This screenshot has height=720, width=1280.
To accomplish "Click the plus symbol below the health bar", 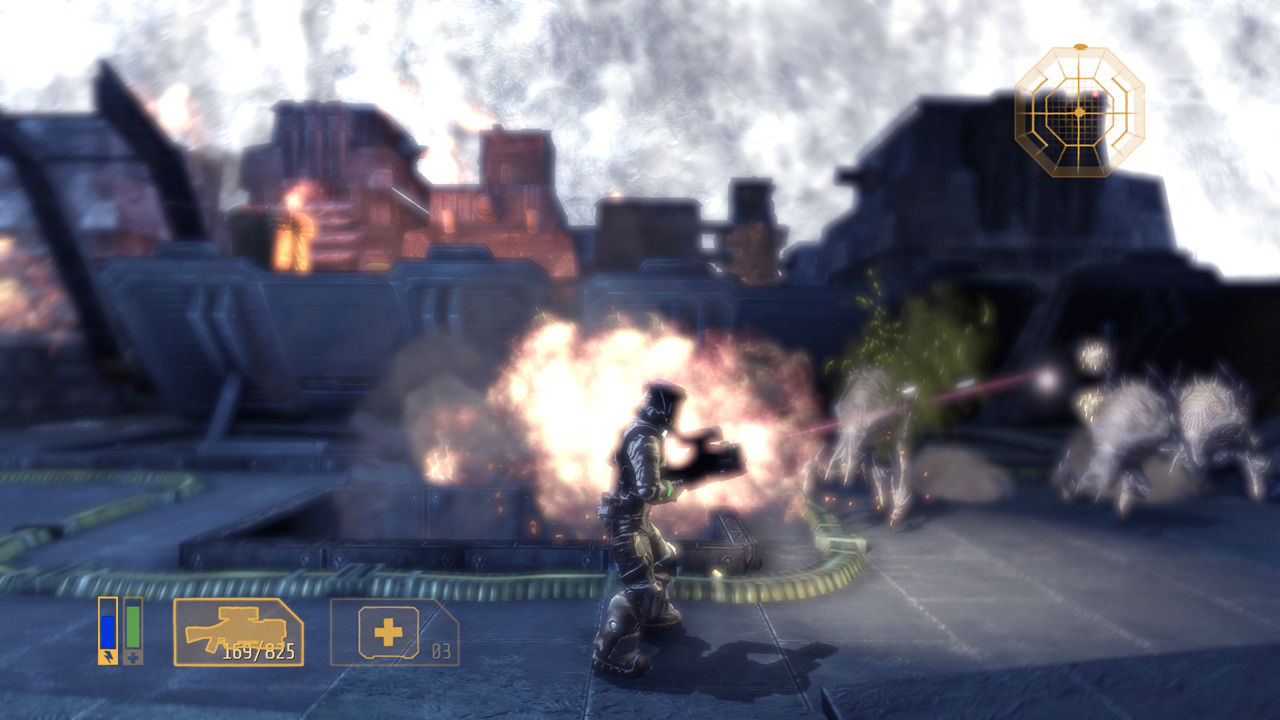I will click(133, 655).
